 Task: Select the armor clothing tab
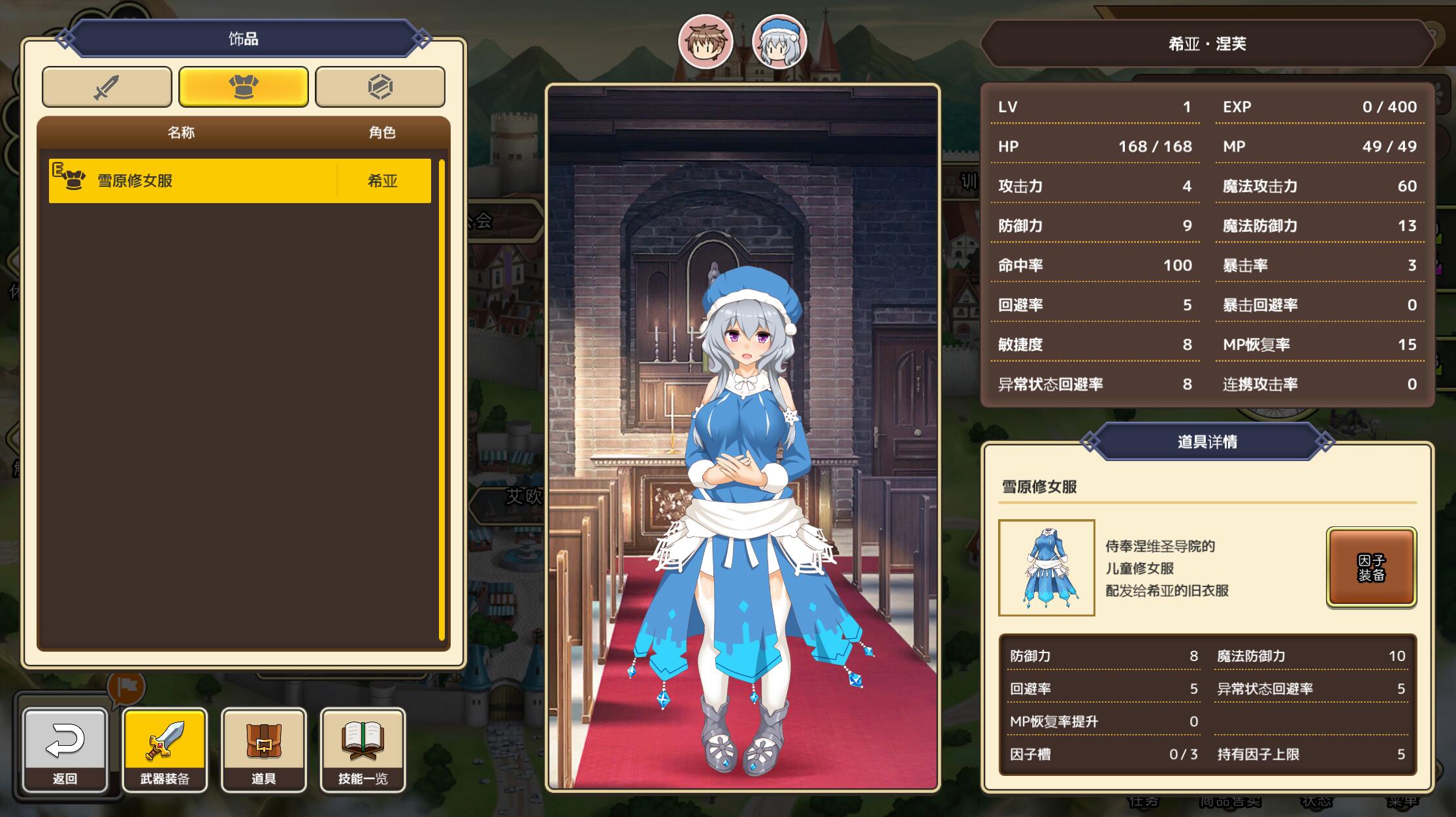[243, 87]
